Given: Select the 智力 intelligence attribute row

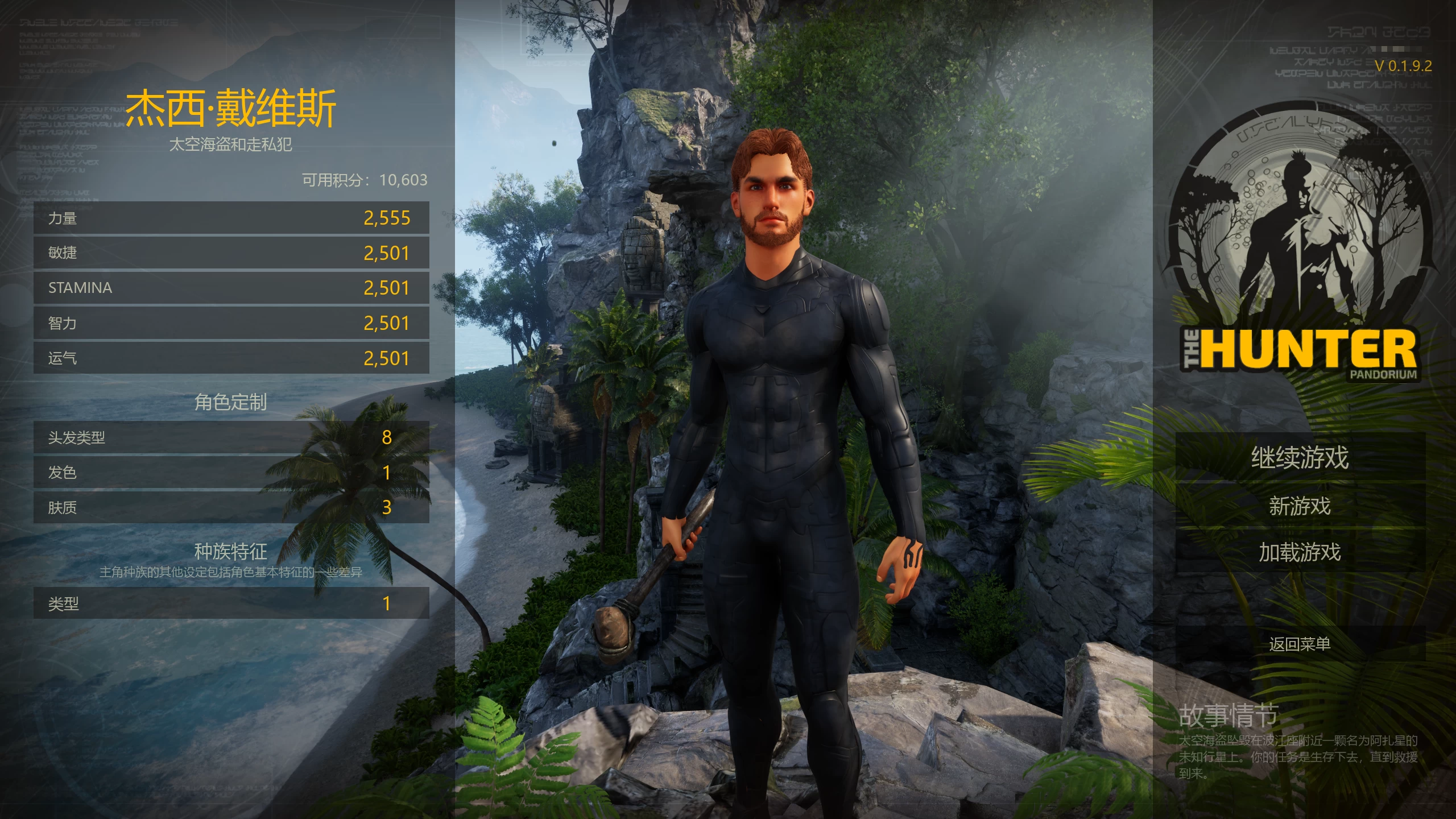Looking at the screenshot, I should click(231, 323).
